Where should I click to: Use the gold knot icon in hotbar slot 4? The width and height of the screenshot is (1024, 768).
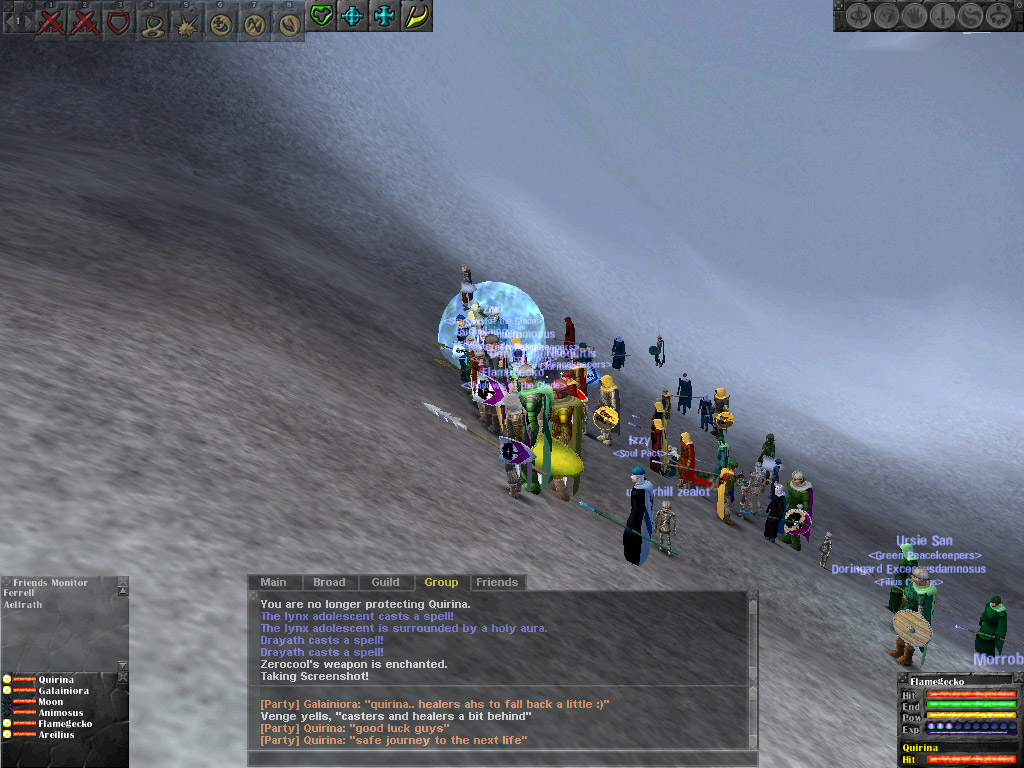click(152, 22)
